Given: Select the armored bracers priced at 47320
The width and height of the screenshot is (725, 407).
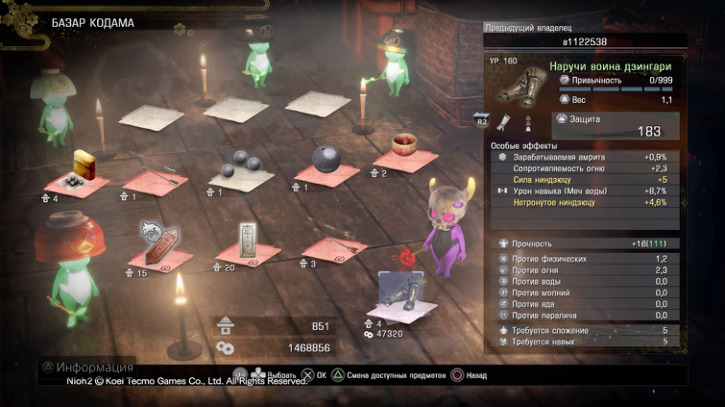Looking at the screenshot, I should (404, 297).
